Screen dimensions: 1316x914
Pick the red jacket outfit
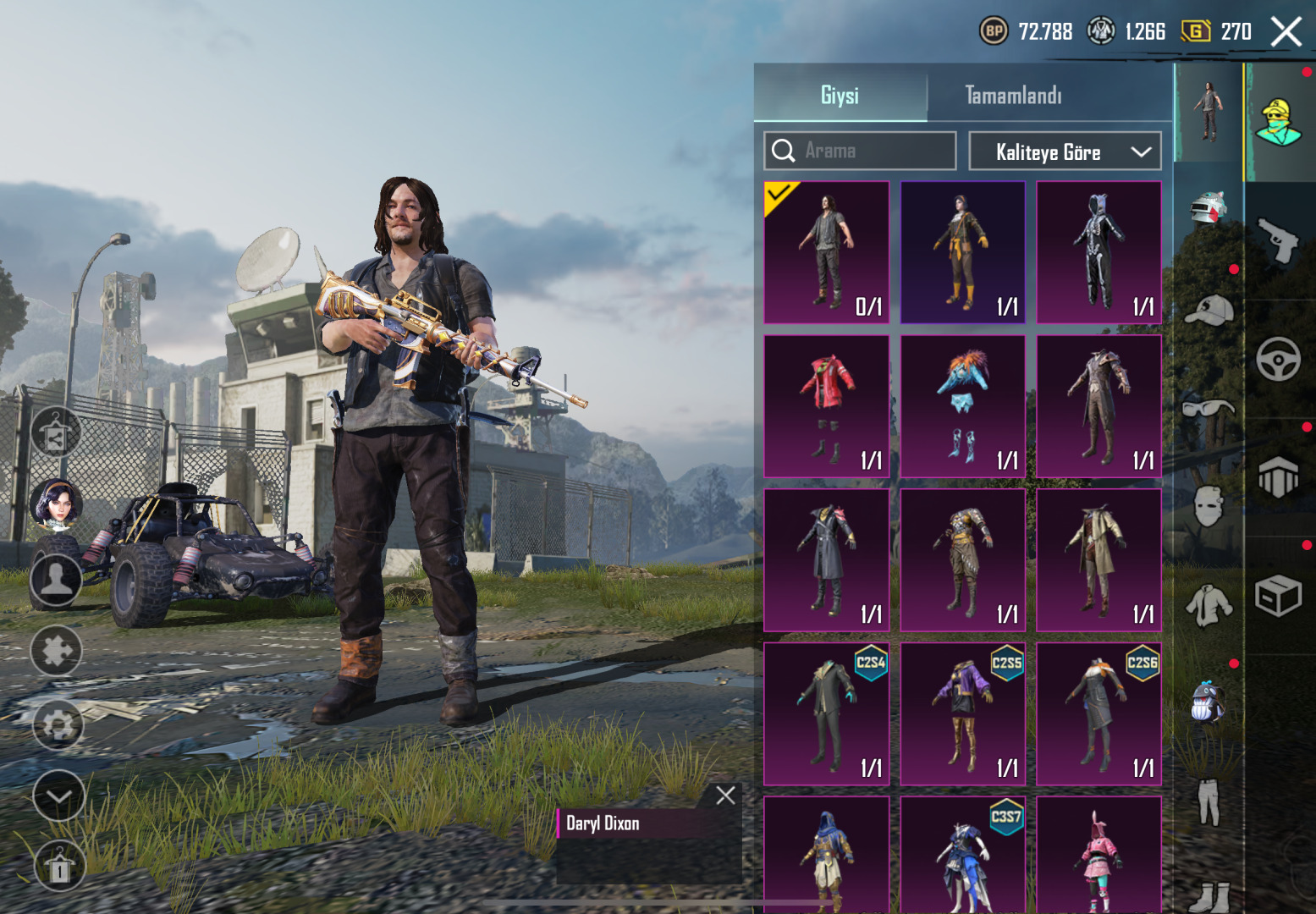tap(827, 406)
